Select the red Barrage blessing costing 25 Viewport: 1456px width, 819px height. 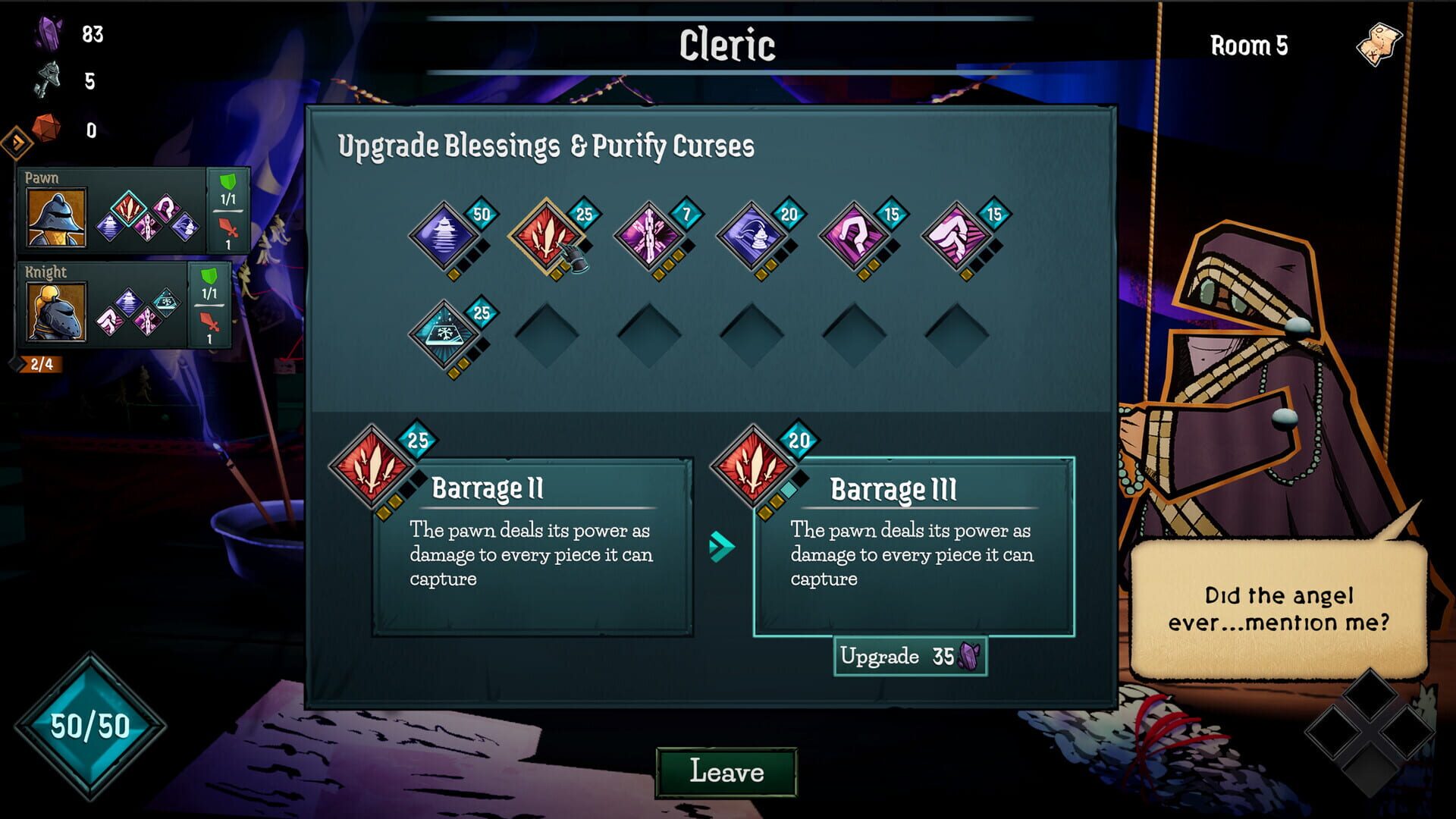pyautogui.click(x=546, y=236)
